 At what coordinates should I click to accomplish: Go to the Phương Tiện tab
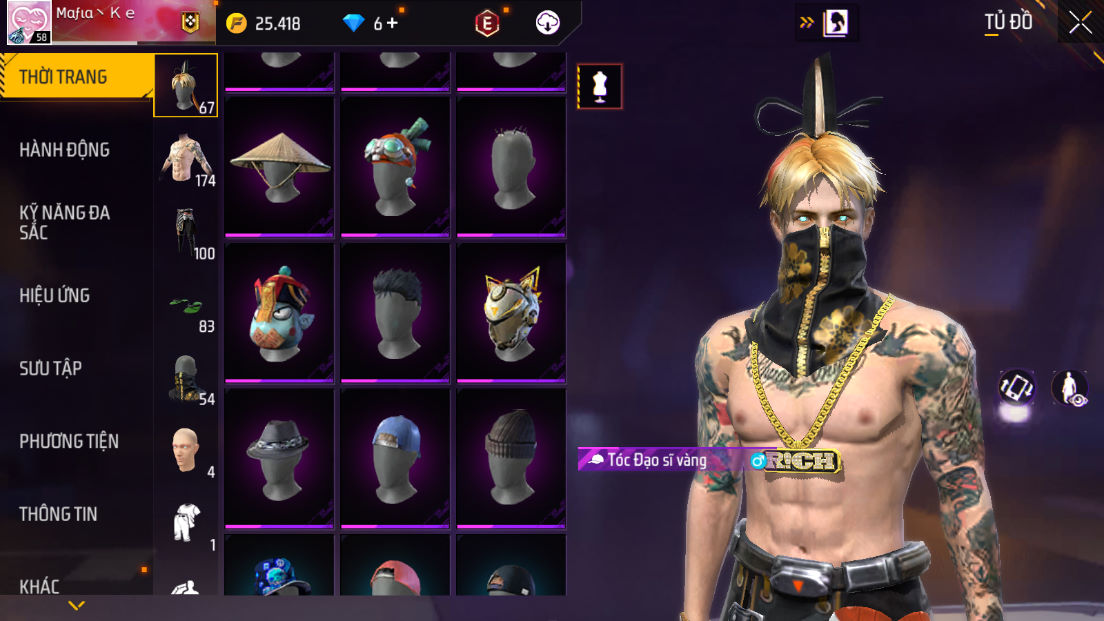click(x=69, y=441)
